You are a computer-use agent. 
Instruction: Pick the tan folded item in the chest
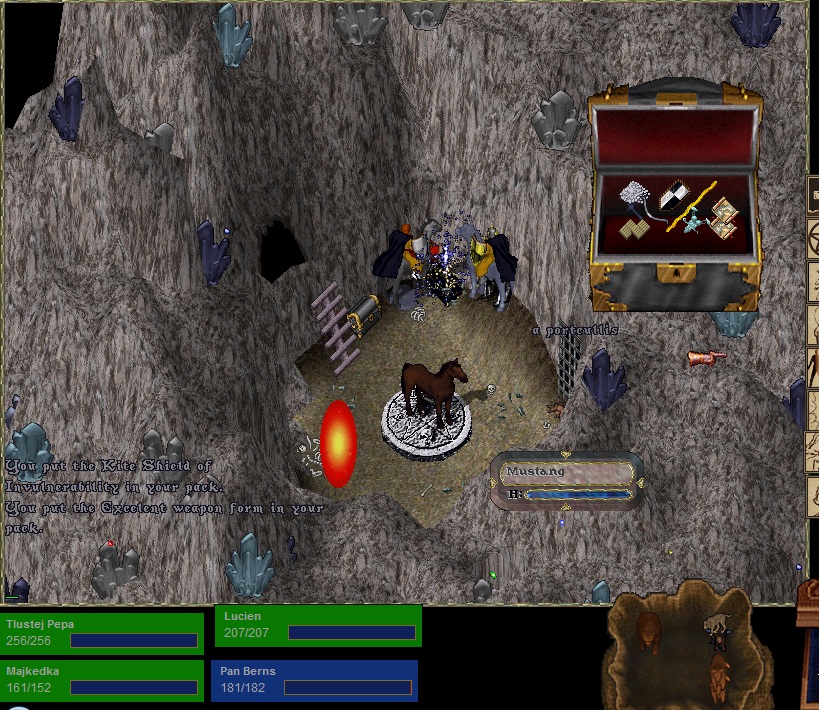click(x=632, y=229)
